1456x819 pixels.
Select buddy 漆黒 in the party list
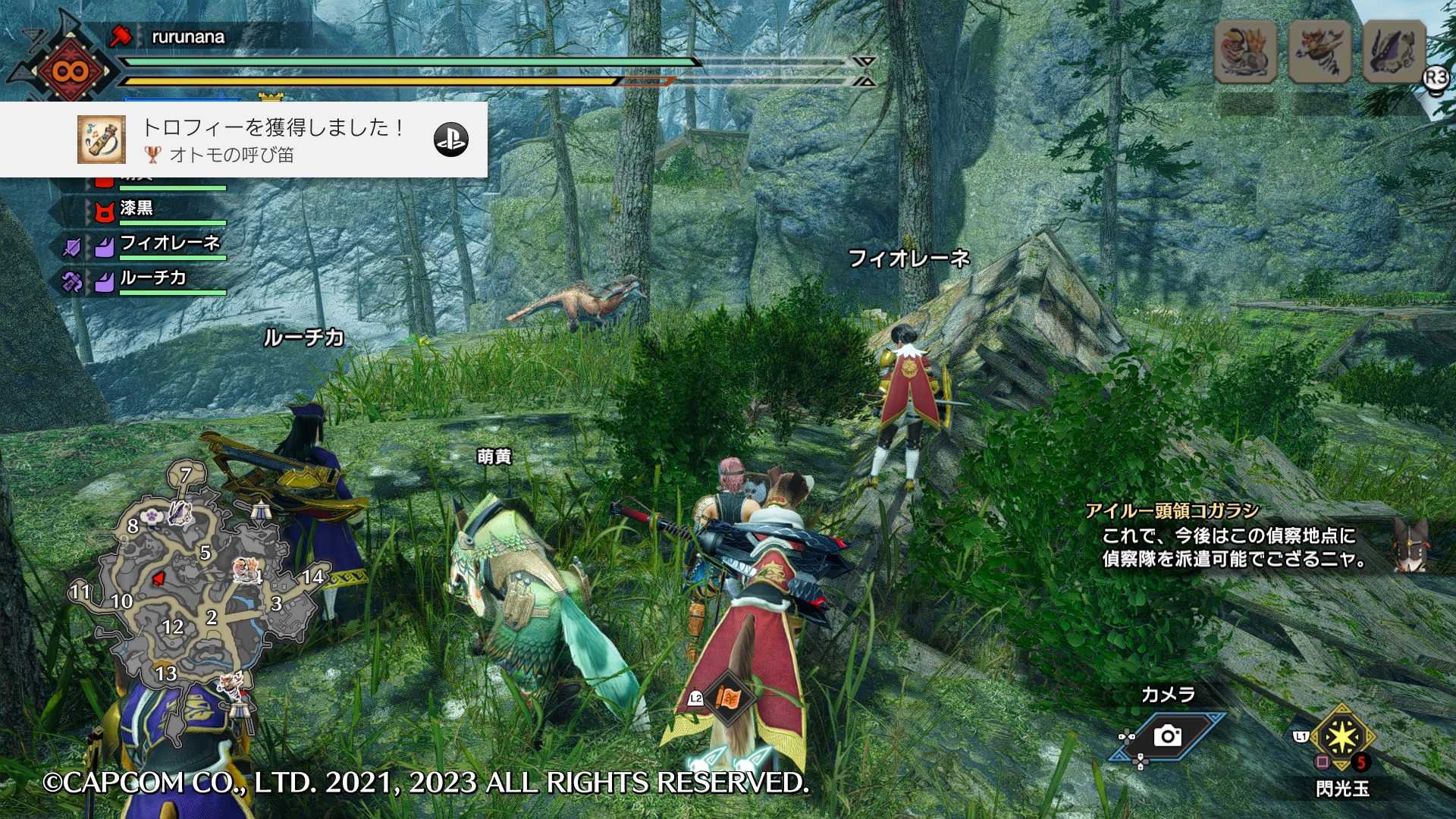click(136, 209)
